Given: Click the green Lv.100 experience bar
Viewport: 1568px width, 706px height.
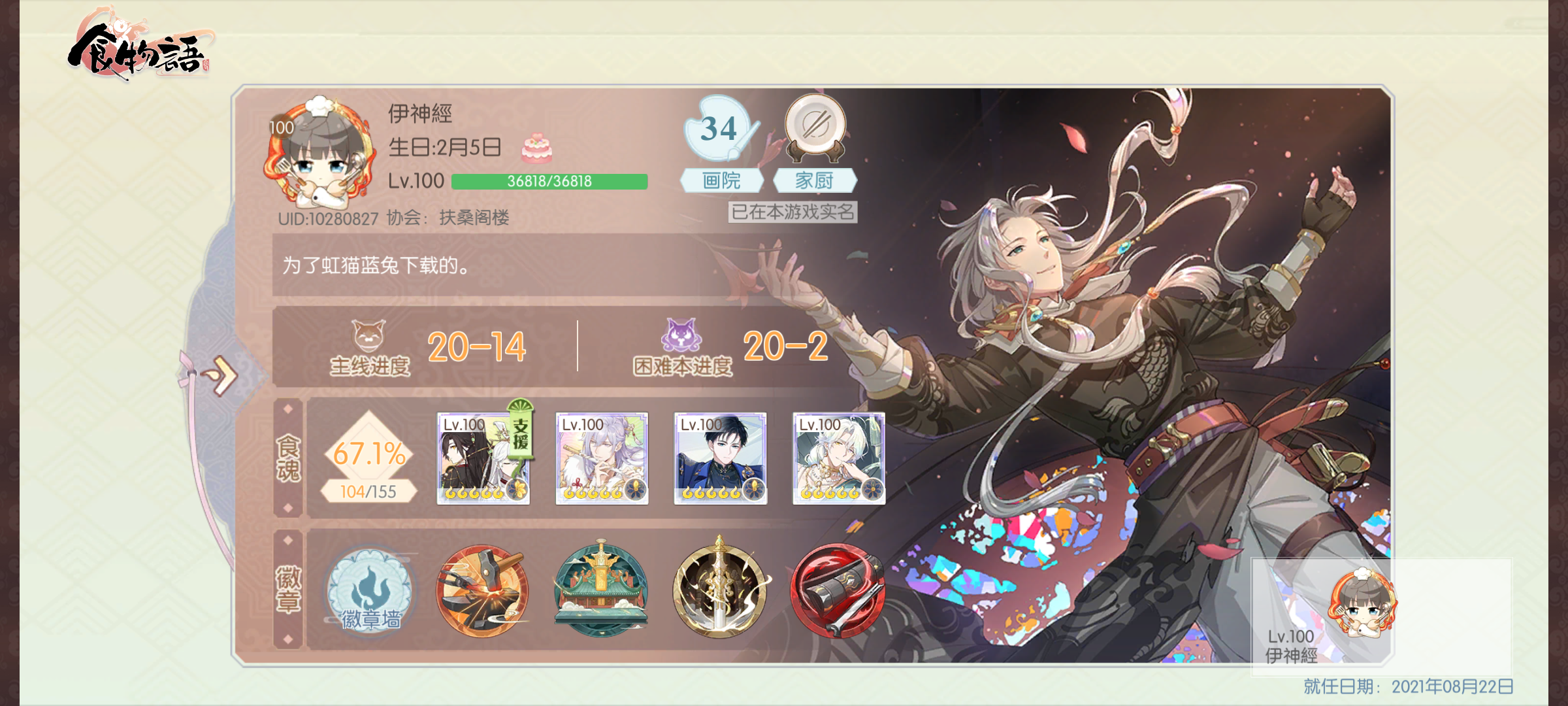Looking at the screenshot, I should (x=547, y=182).
